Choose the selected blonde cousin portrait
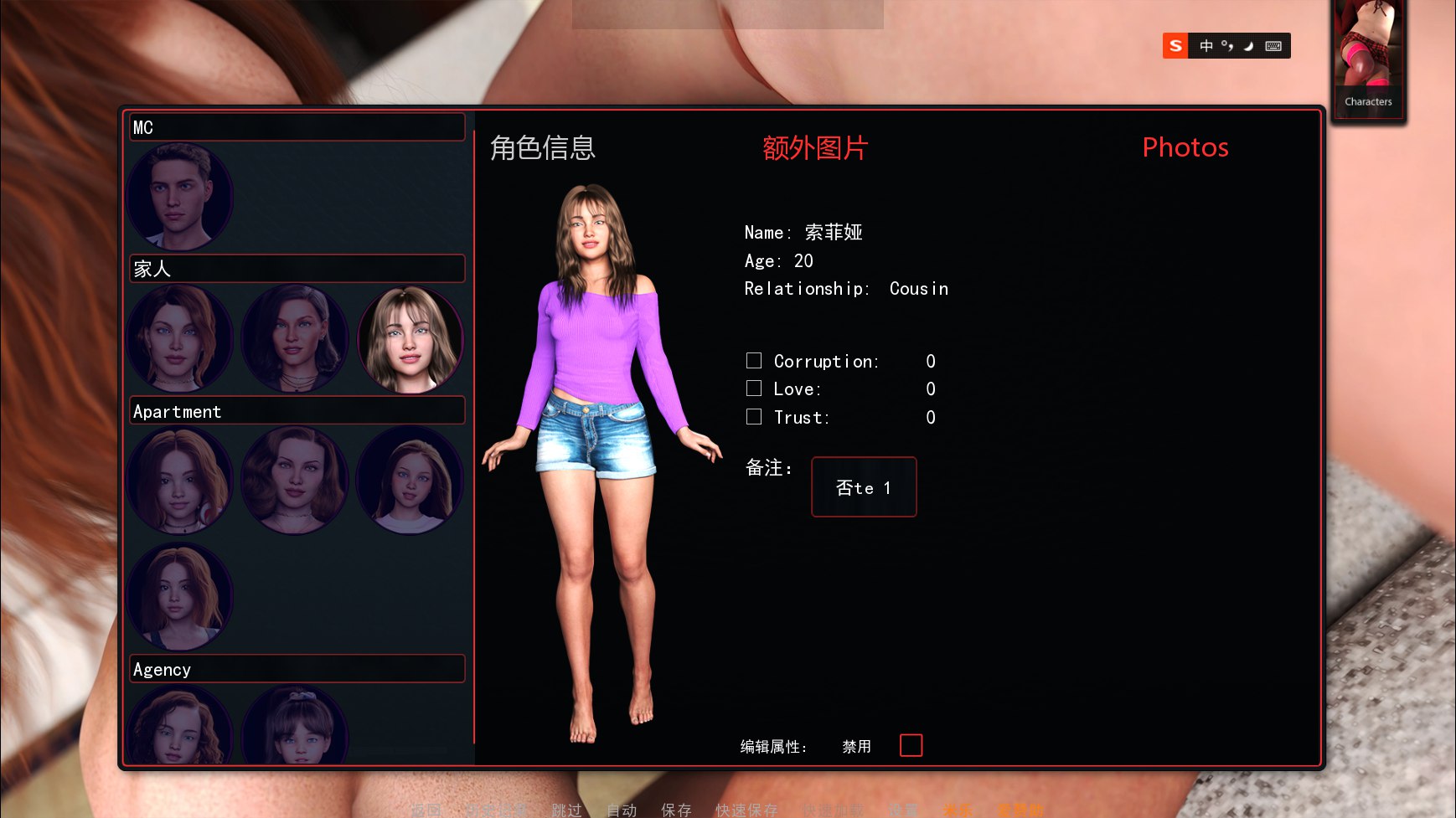The width and height of the screenshot is (1456, 818). (x=410, y=339)
